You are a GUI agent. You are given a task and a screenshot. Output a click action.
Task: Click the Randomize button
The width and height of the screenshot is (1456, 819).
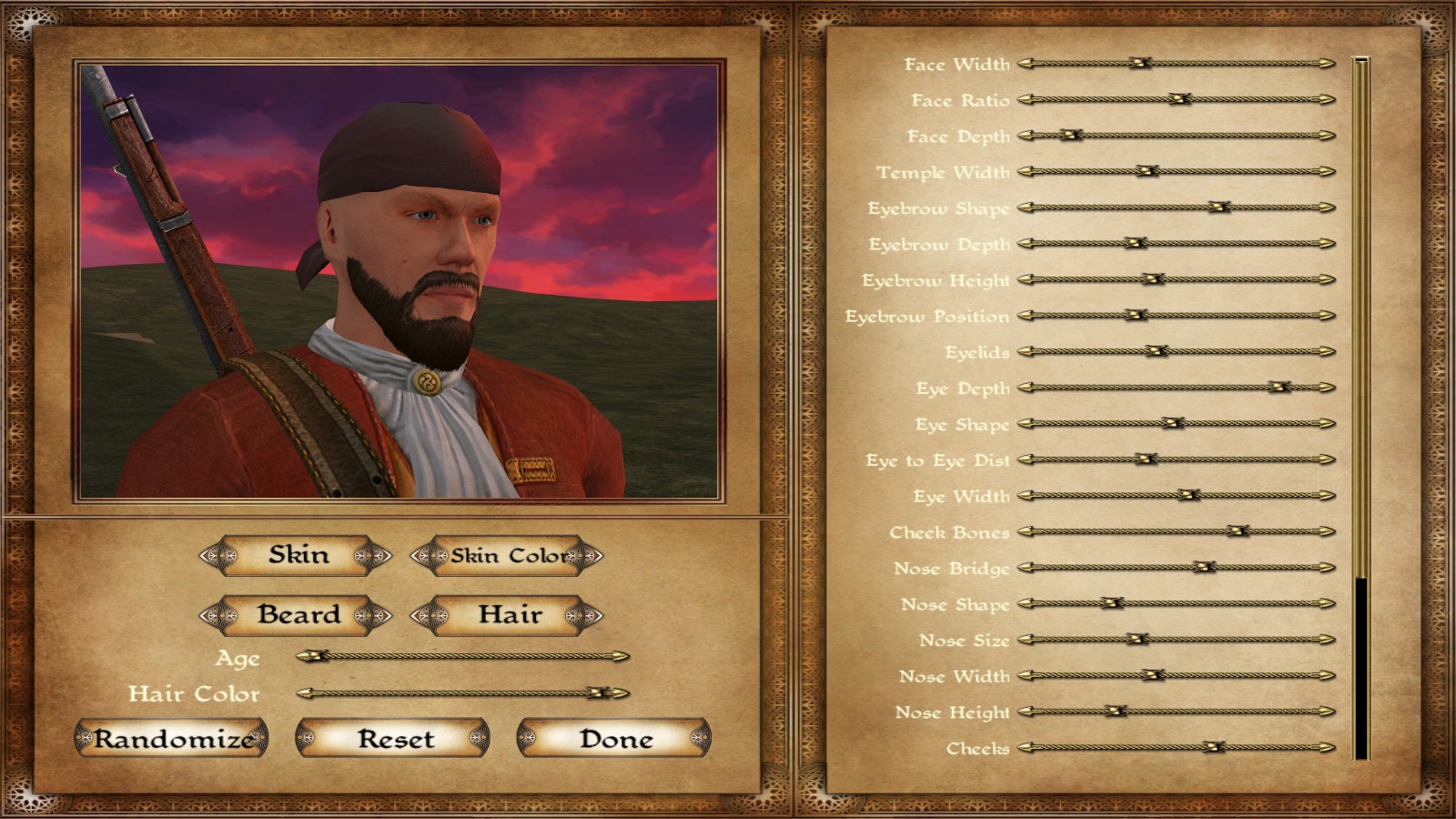(x=171, y=738)
